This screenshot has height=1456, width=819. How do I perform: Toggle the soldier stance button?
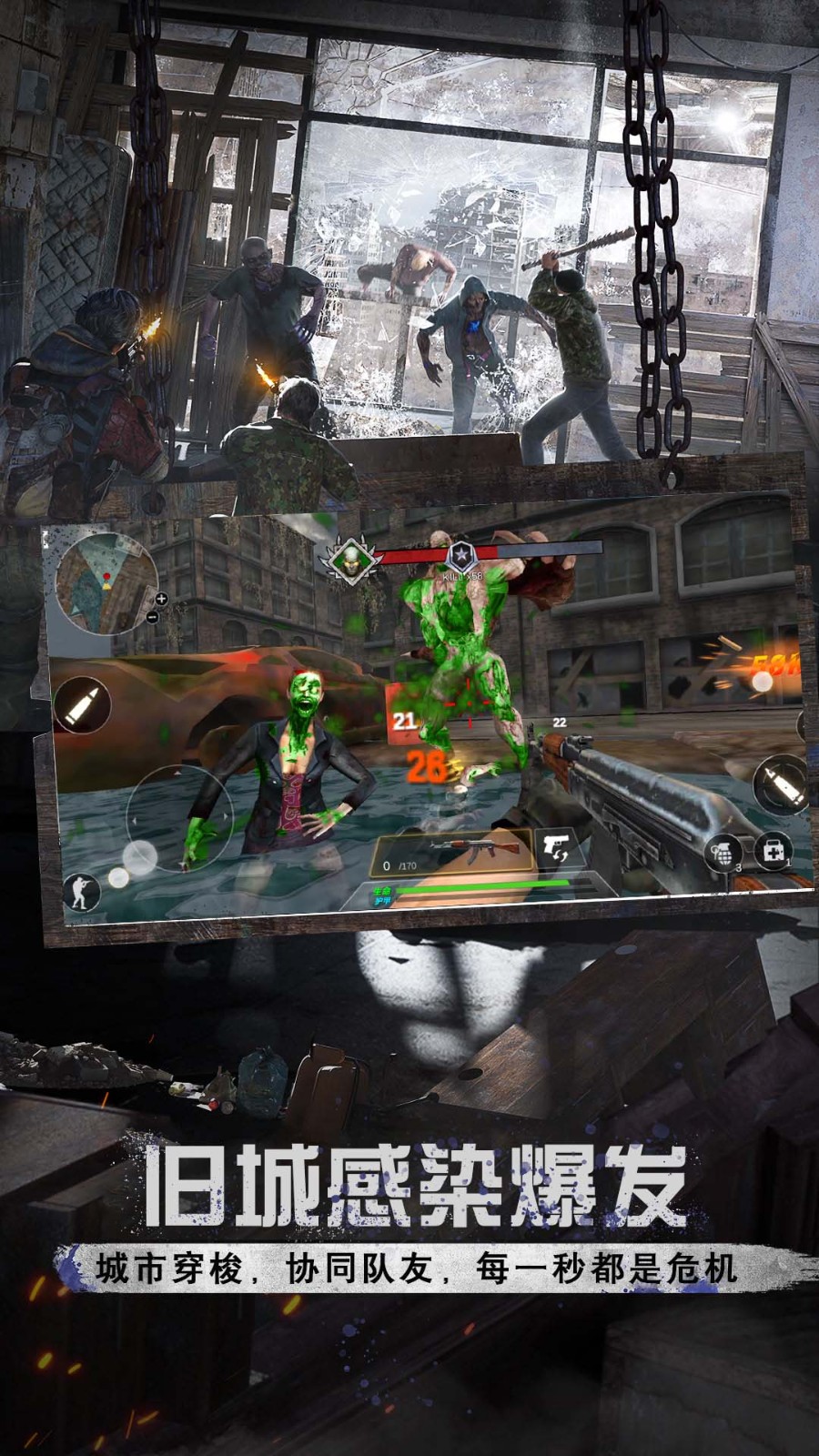click(82, 891)
